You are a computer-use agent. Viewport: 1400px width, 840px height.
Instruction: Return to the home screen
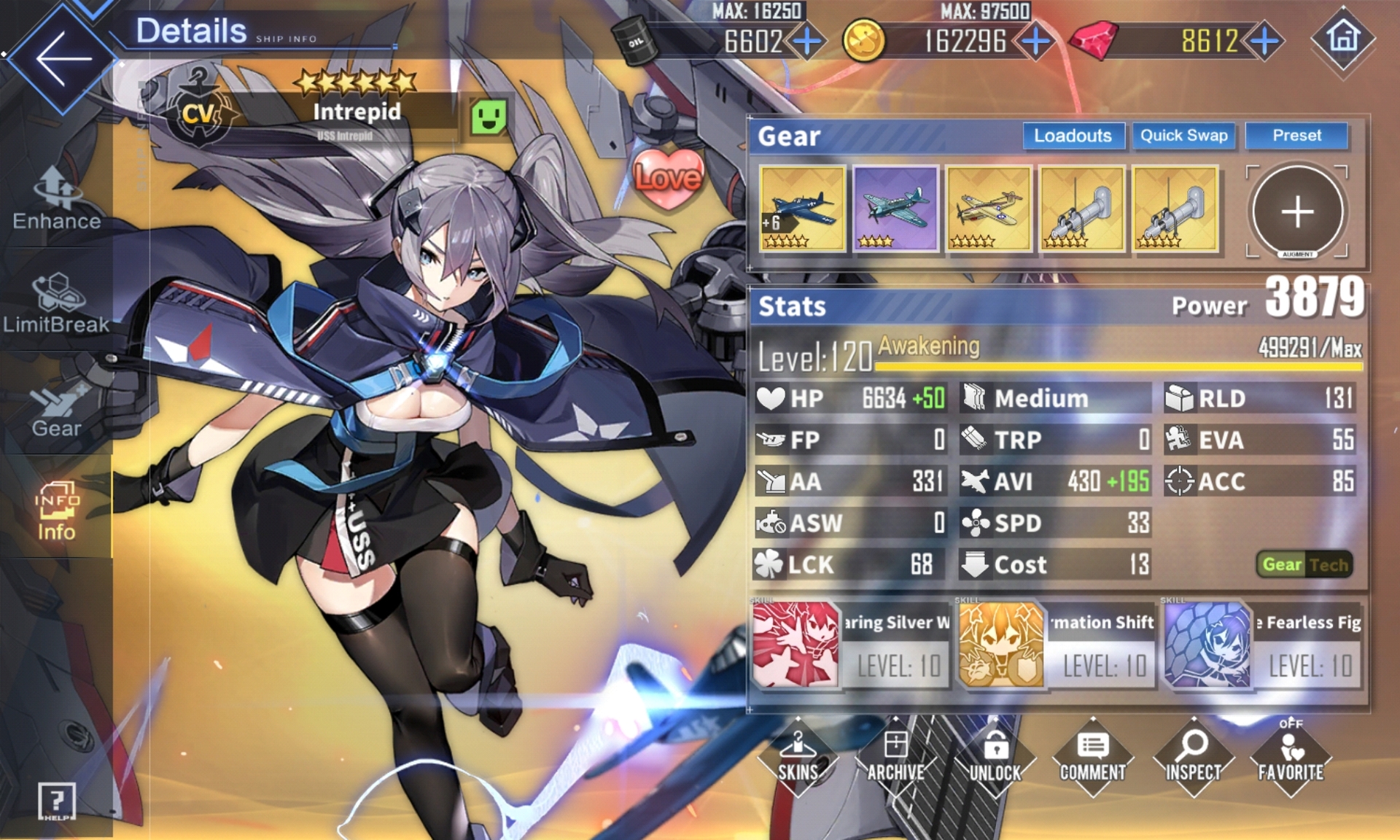pyautogui.click(x=1343, y=38)
